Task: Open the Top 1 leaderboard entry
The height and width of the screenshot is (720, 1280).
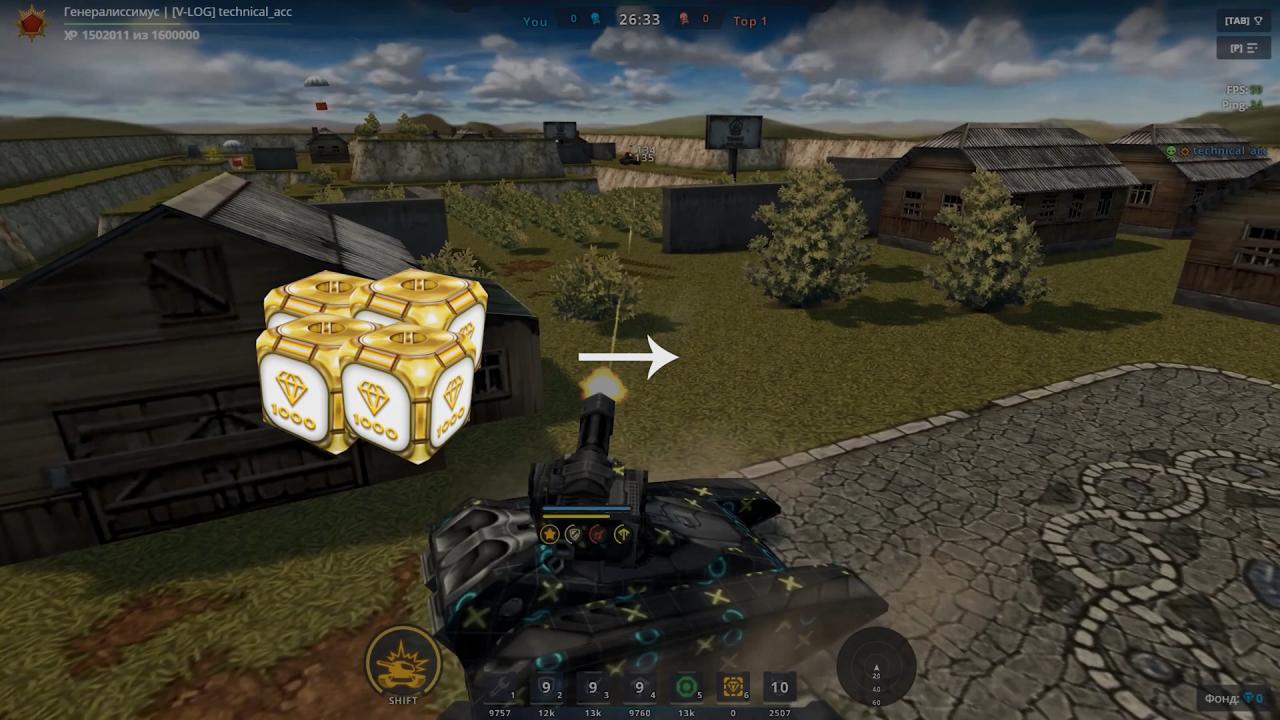Action: coord(750,20)
